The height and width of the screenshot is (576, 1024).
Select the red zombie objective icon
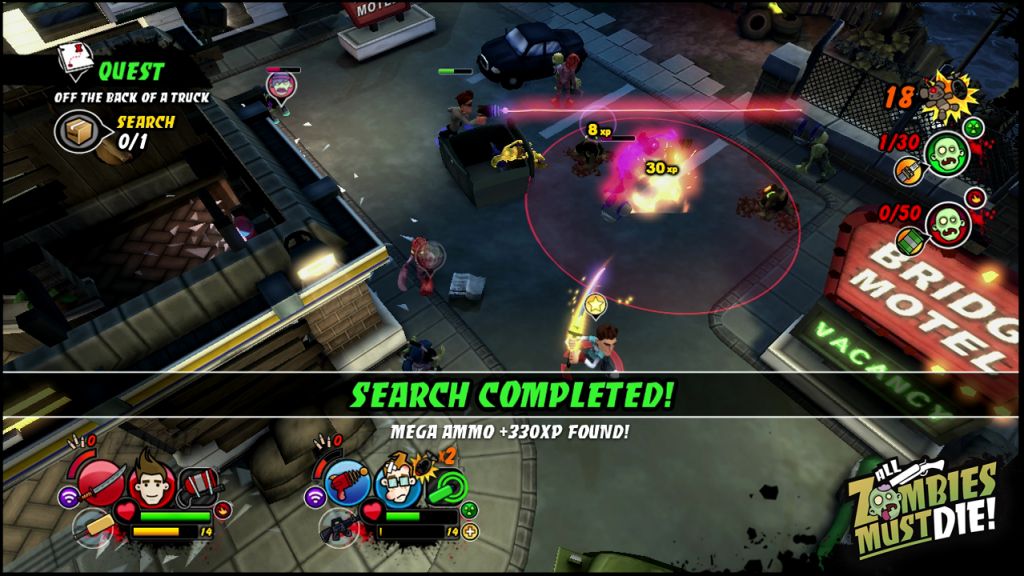[x=947, y=225]
